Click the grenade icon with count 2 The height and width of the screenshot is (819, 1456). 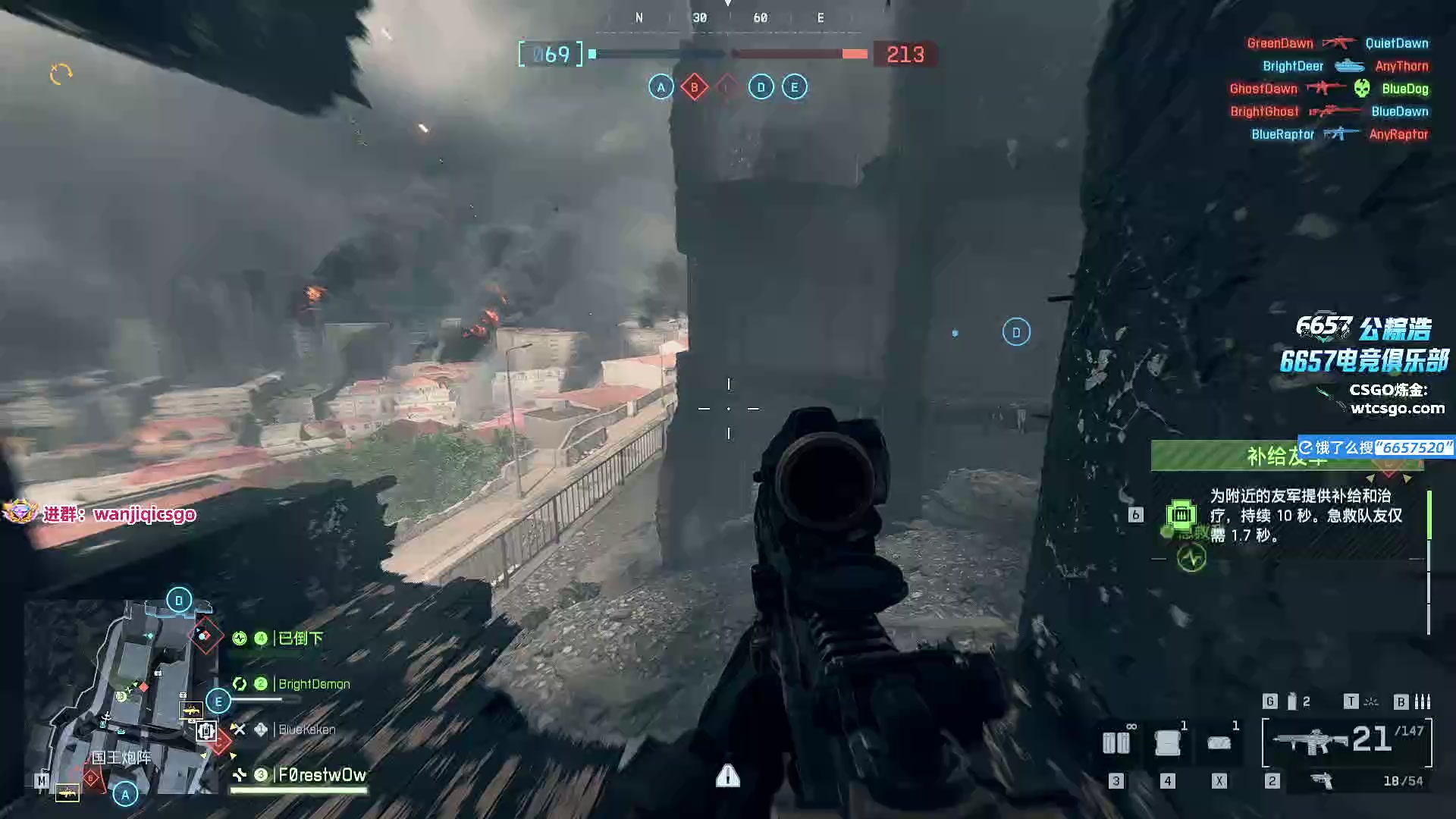pyautogui.click(x=1292, y=701)
